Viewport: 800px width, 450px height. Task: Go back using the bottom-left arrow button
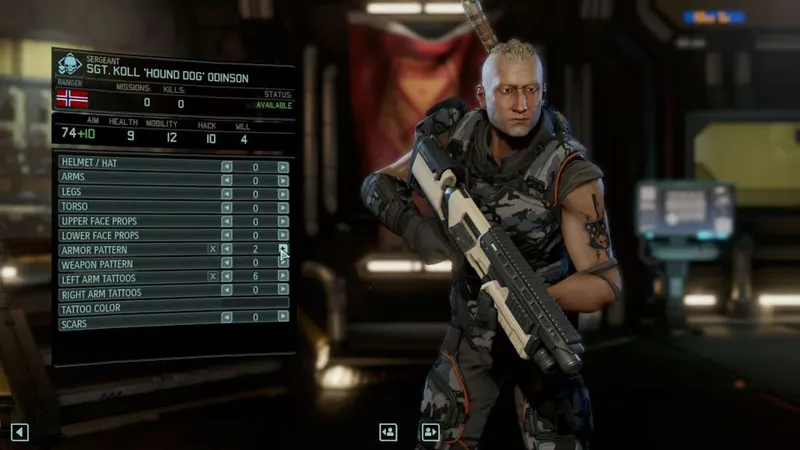click(x=19, y=432)
